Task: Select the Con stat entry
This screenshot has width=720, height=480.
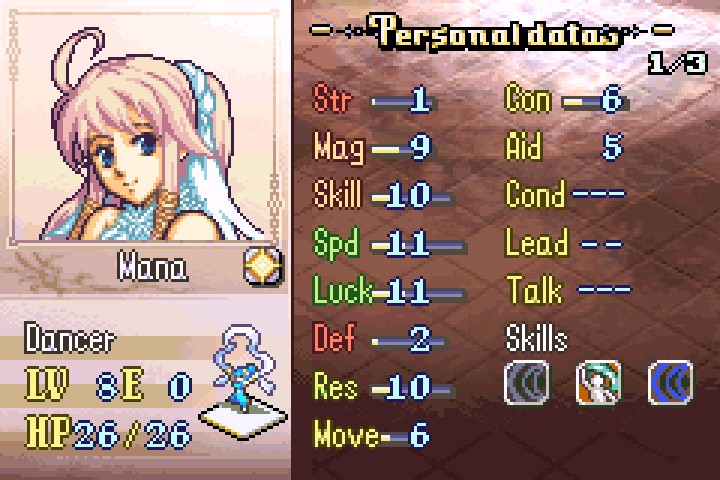Action: [566, 100]
